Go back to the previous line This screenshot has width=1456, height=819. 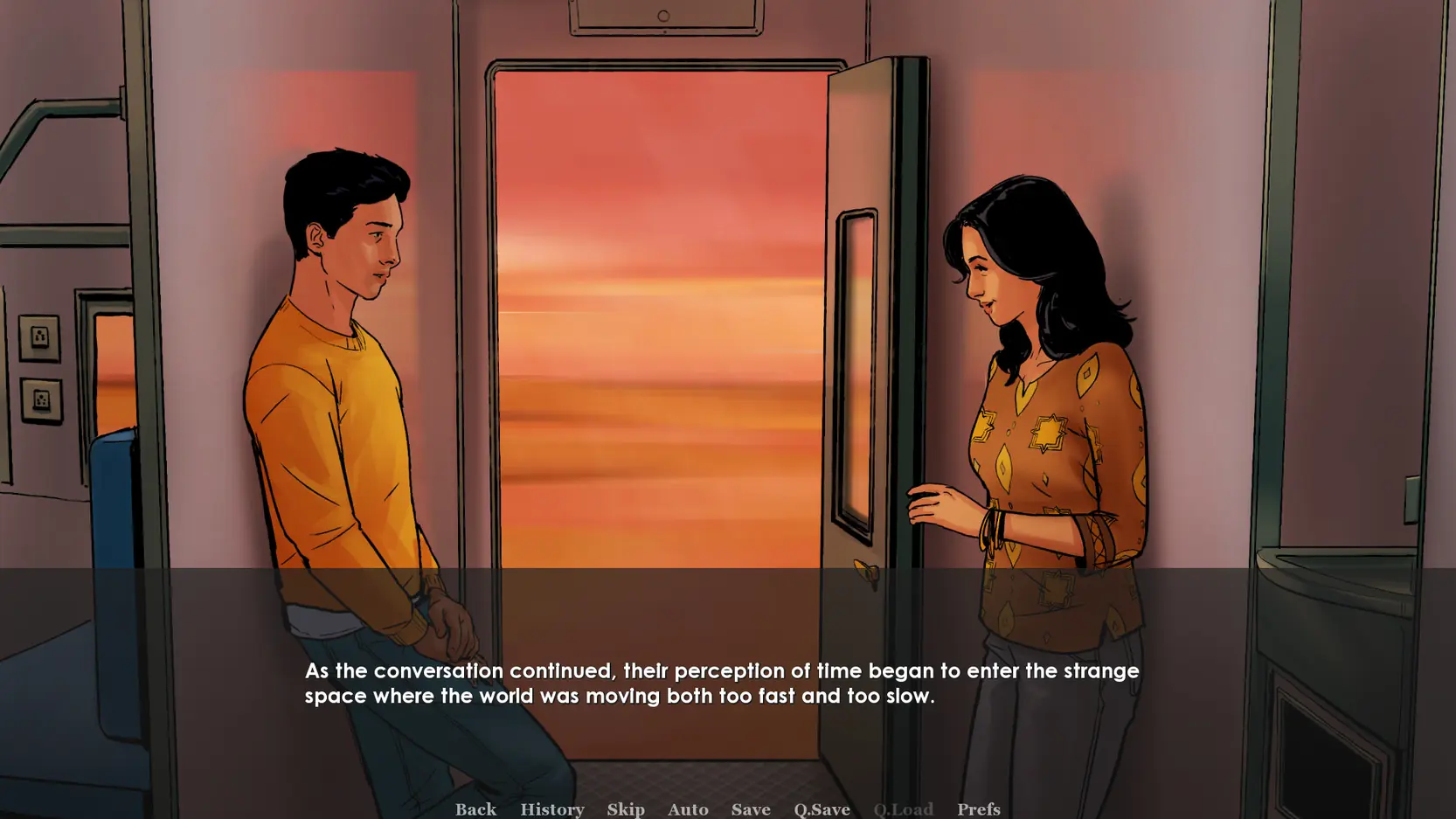[475, 809]
